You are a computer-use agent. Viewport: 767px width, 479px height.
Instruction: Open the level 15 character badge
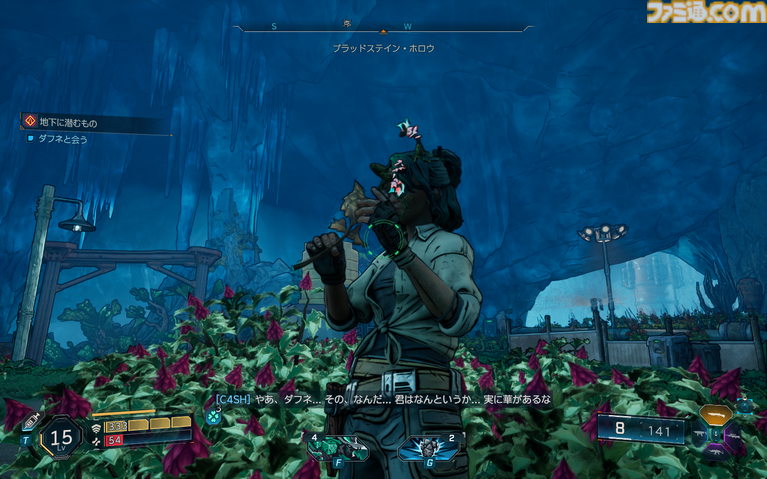click(62, 437)
